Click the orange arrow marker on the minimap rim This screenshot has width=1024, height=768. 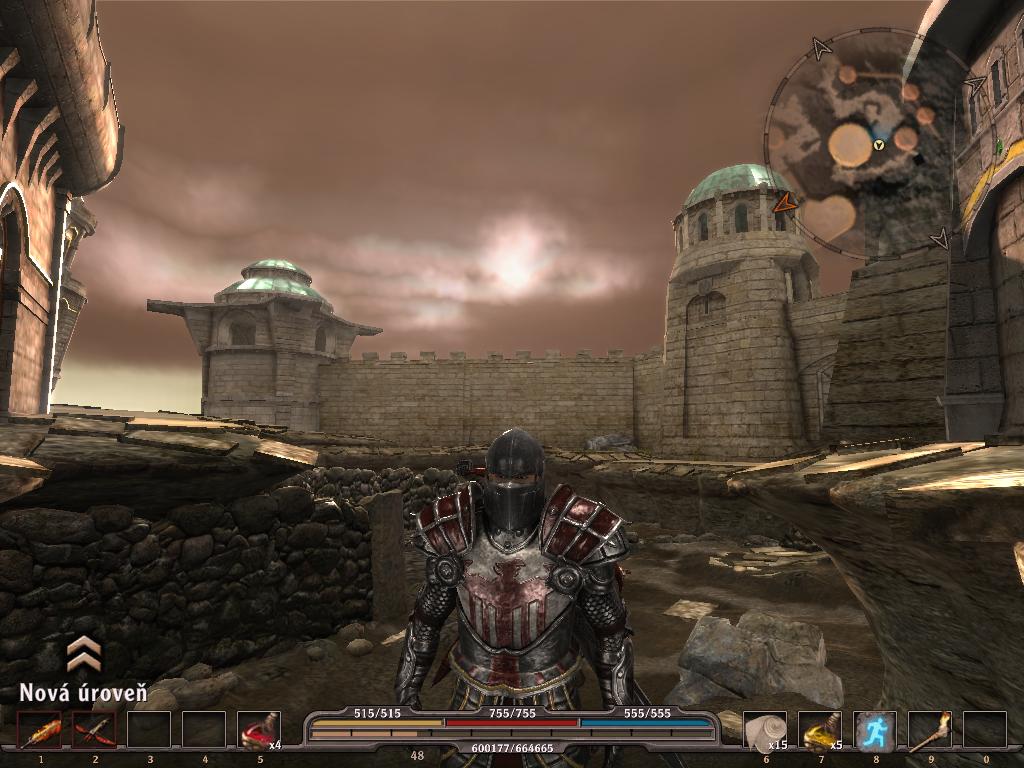[785, 203]
